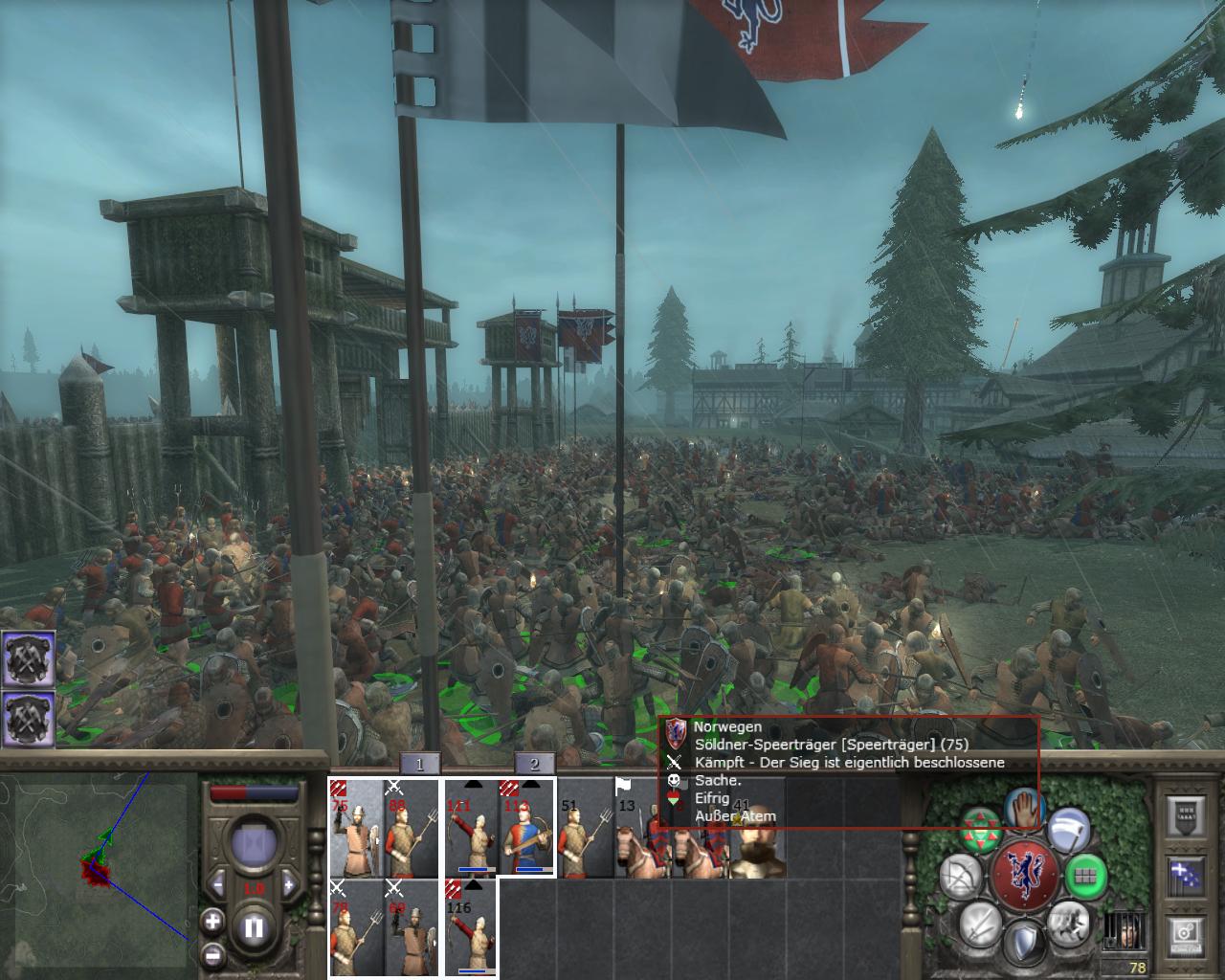The image size is (1225, 980).
Task: Select group tab 2
Action: tap(535, 763)
